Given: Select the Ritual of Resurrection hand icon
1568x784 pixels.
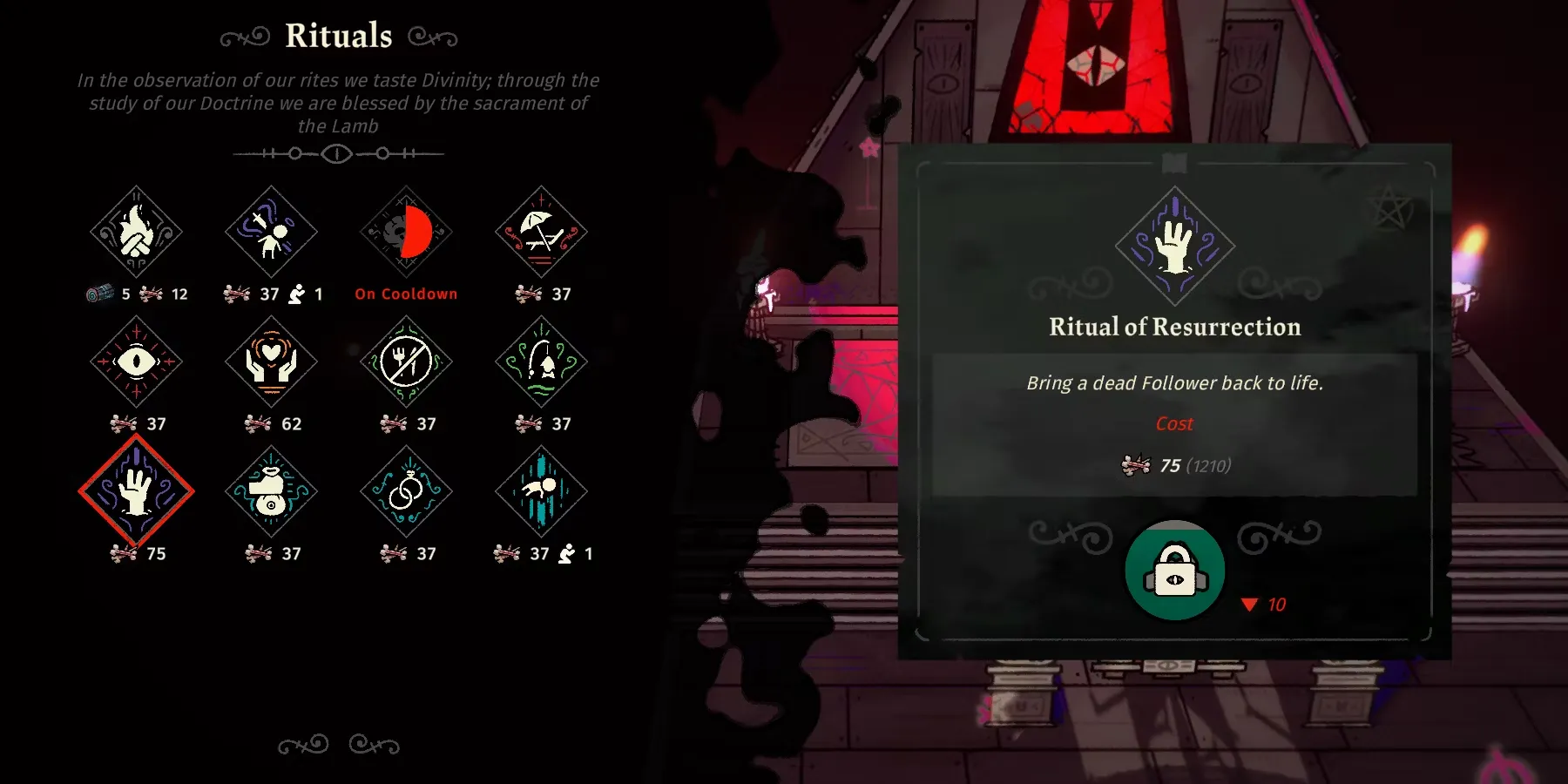Looking at the screenshot, I should 136,491.
